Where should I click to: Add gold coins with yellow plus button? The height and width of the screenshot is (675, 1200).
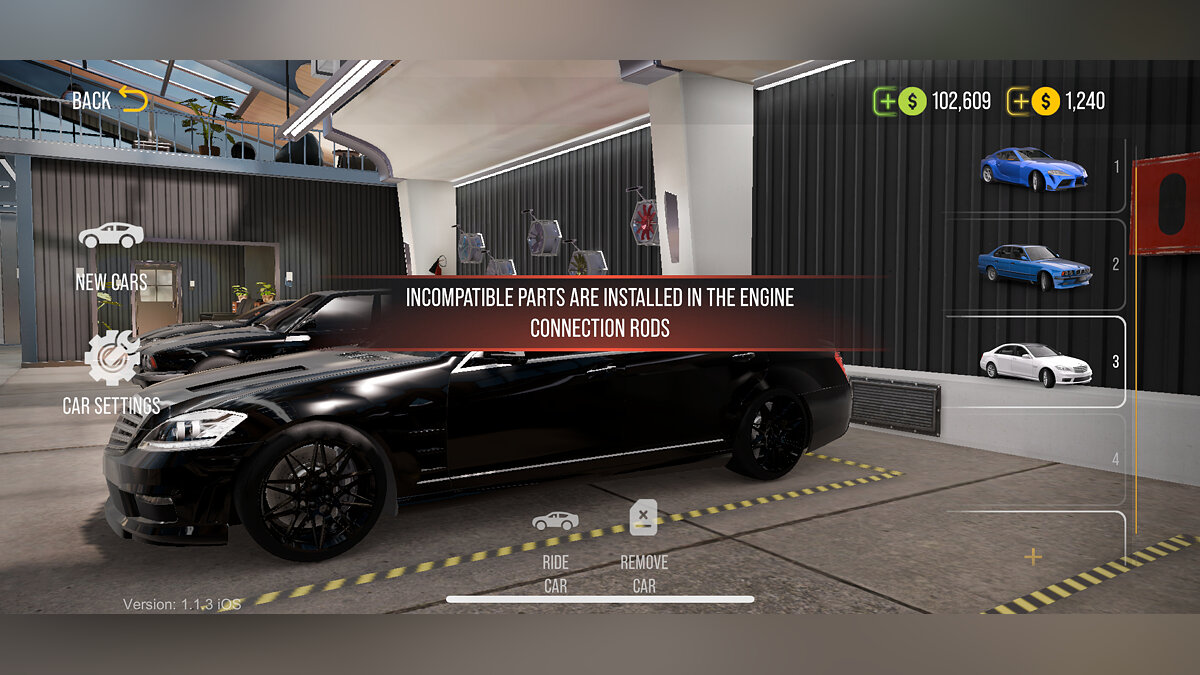[1019, 101]
